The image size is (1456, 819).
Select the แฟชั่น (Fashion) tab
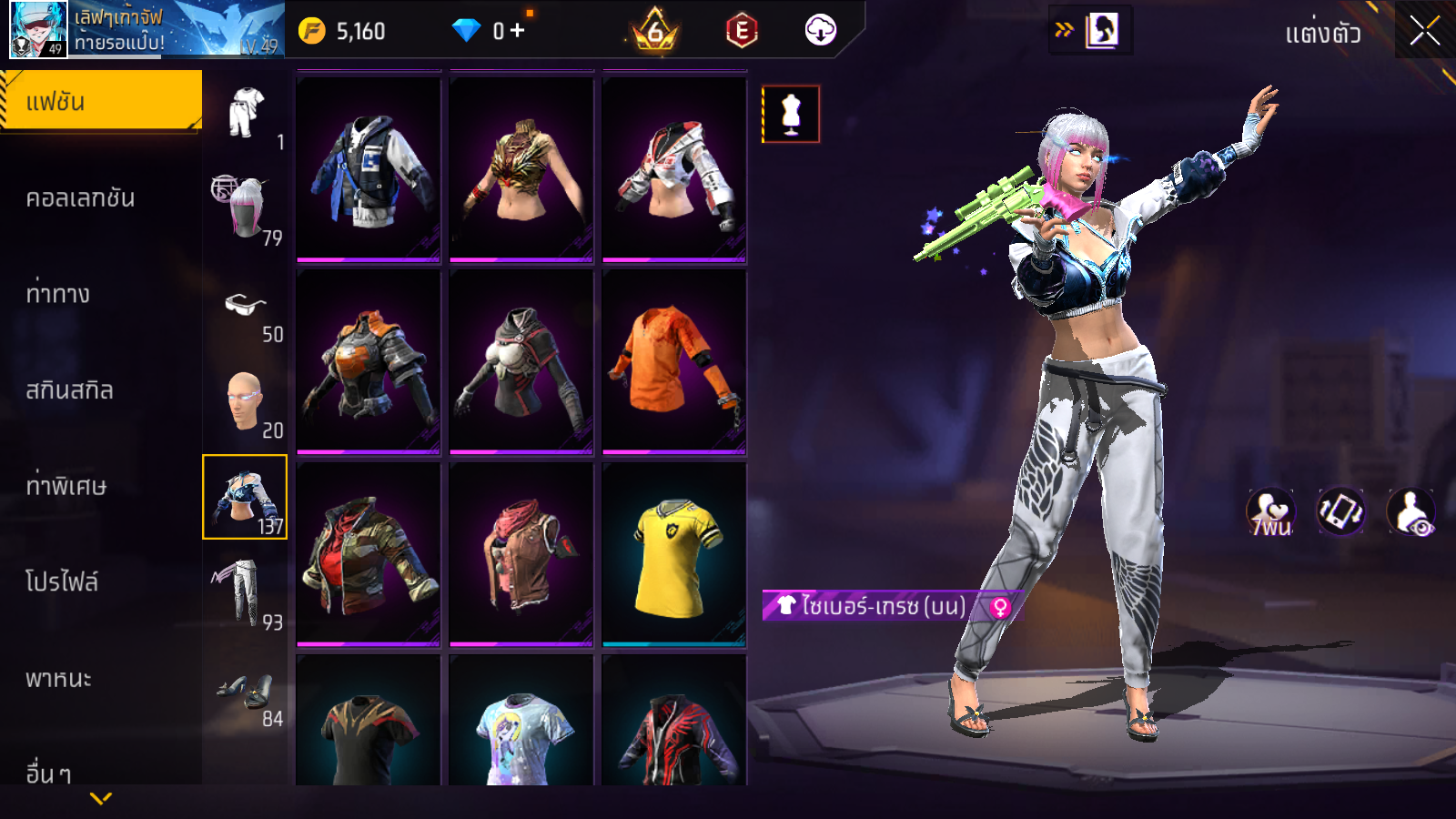pos(100,101)
